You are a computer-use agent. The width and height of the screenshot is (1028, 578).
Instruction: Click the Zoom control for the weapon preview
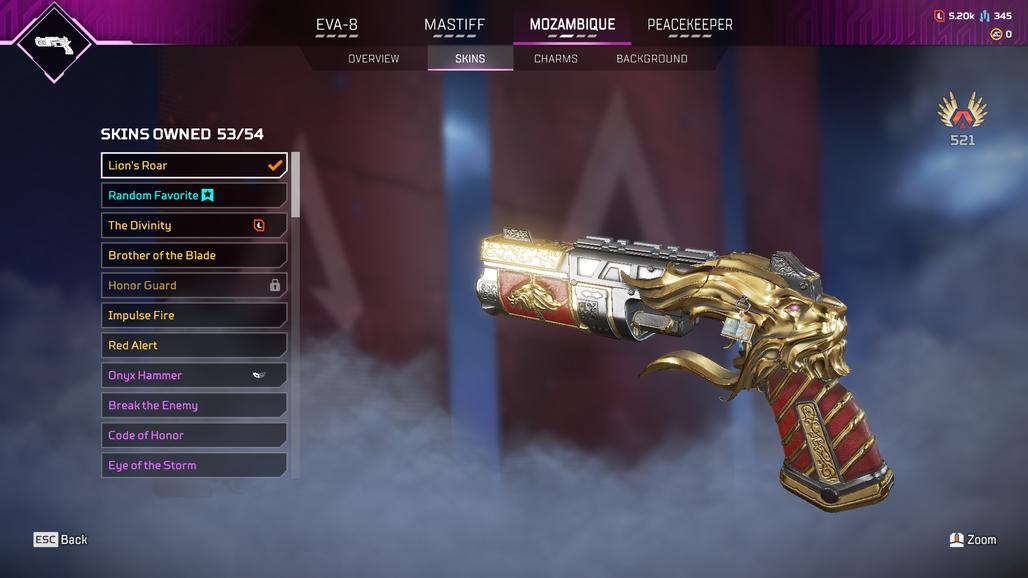[972, 539]
